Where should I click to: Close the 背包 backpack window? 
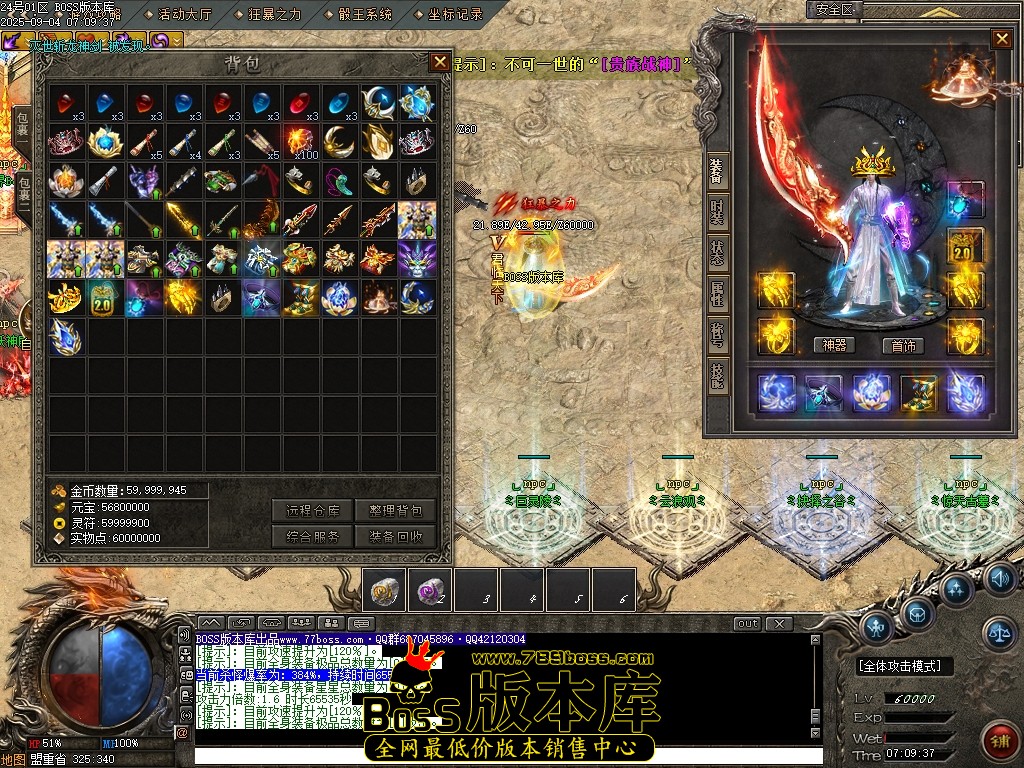(x=440, y=62)
